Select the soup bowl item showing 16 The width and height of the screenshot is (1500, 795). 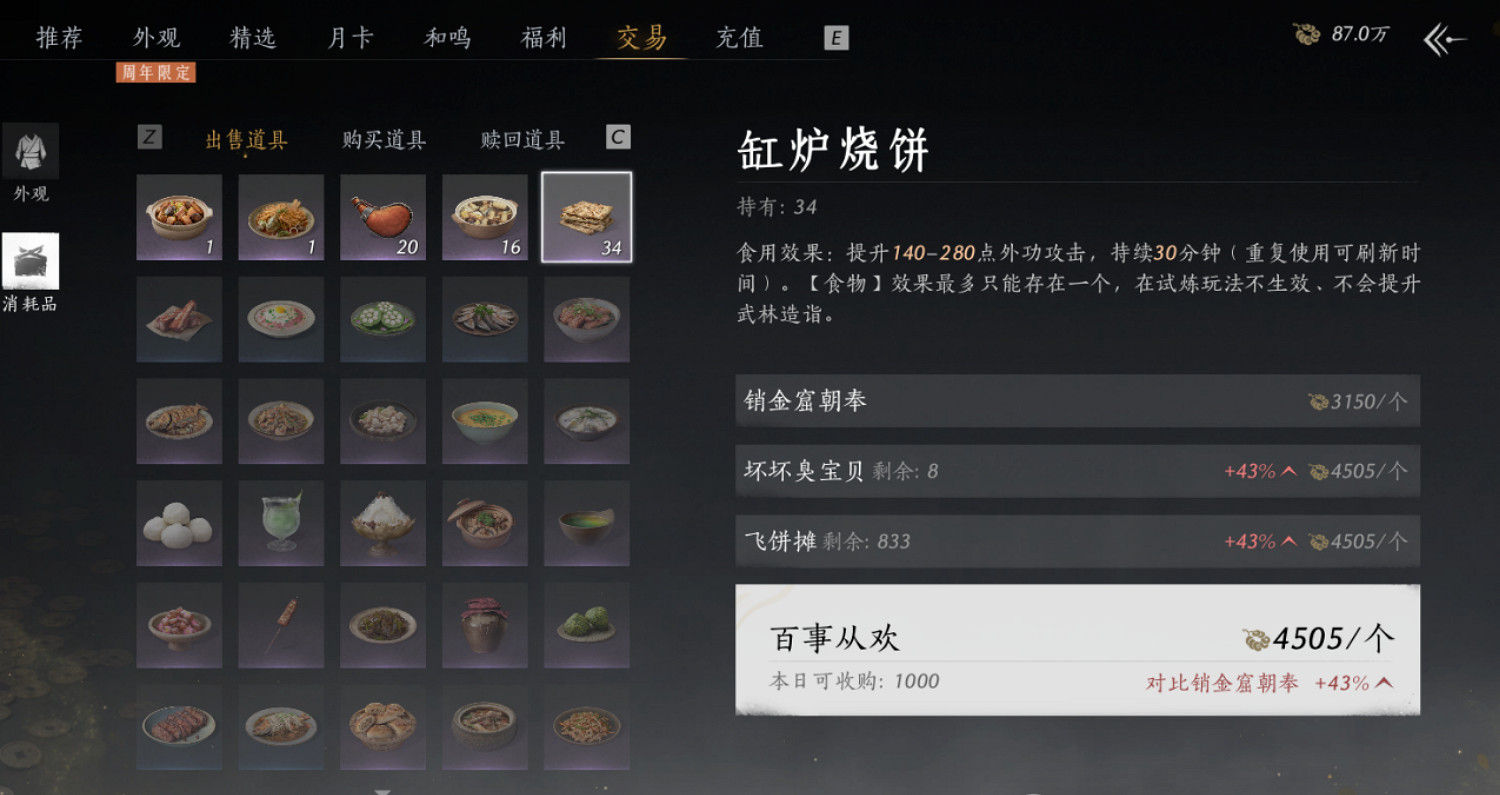click(484, 217)
